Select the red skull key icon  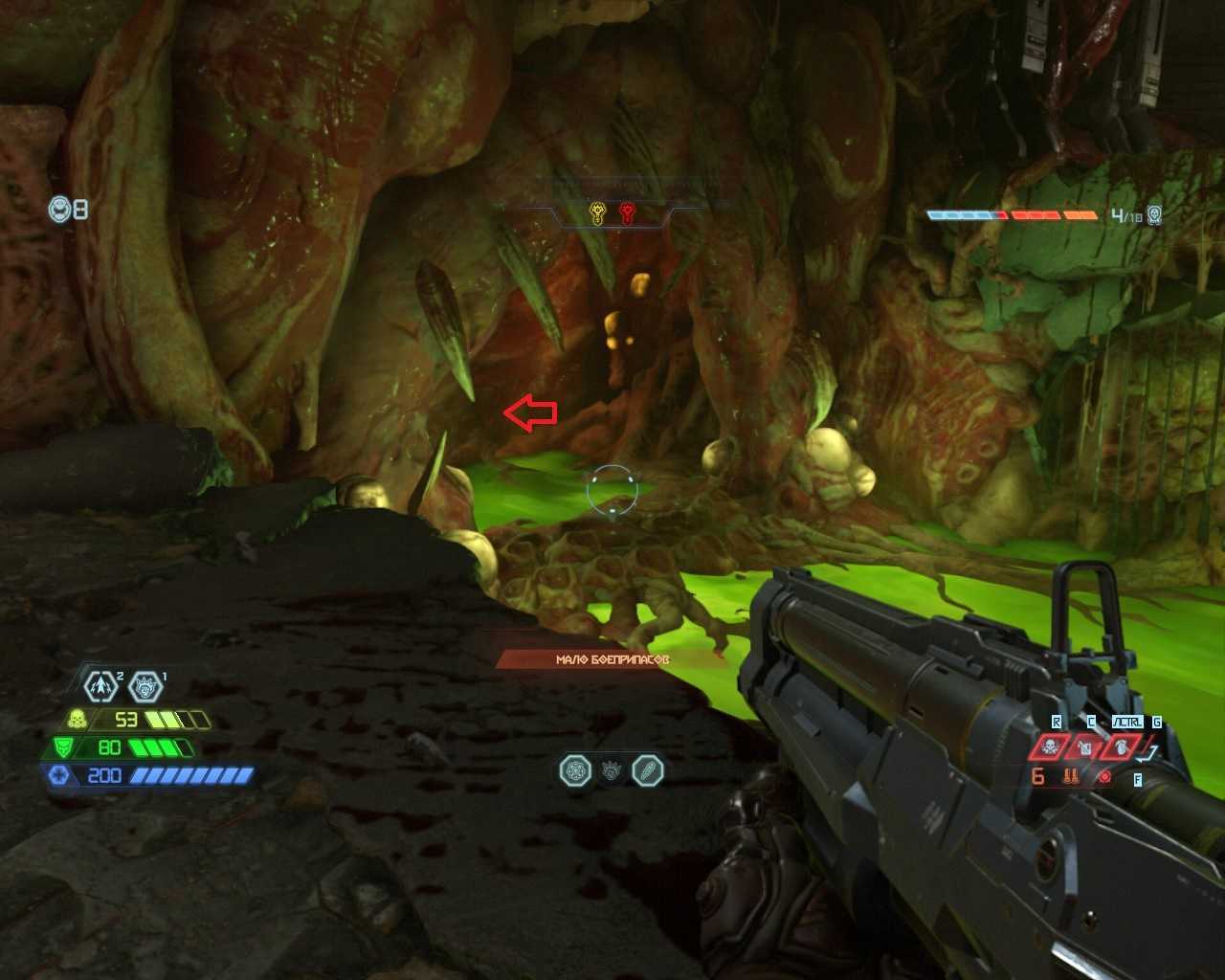(627, 212)
